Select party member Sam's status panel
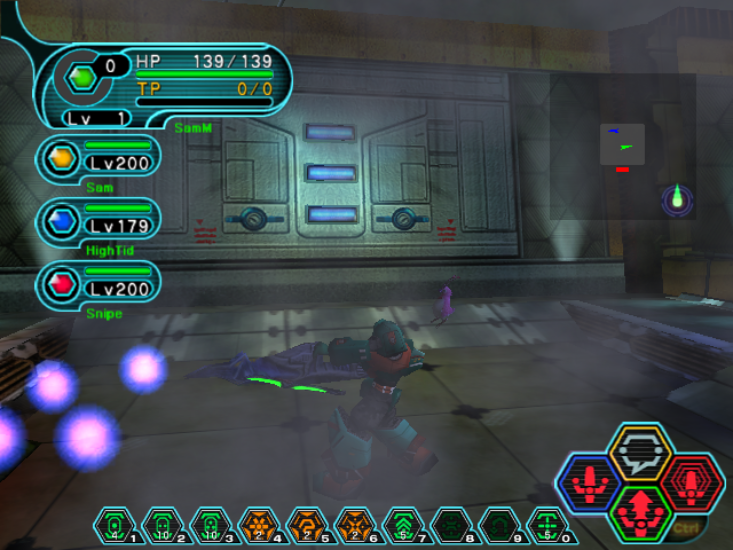 [97, 158]
